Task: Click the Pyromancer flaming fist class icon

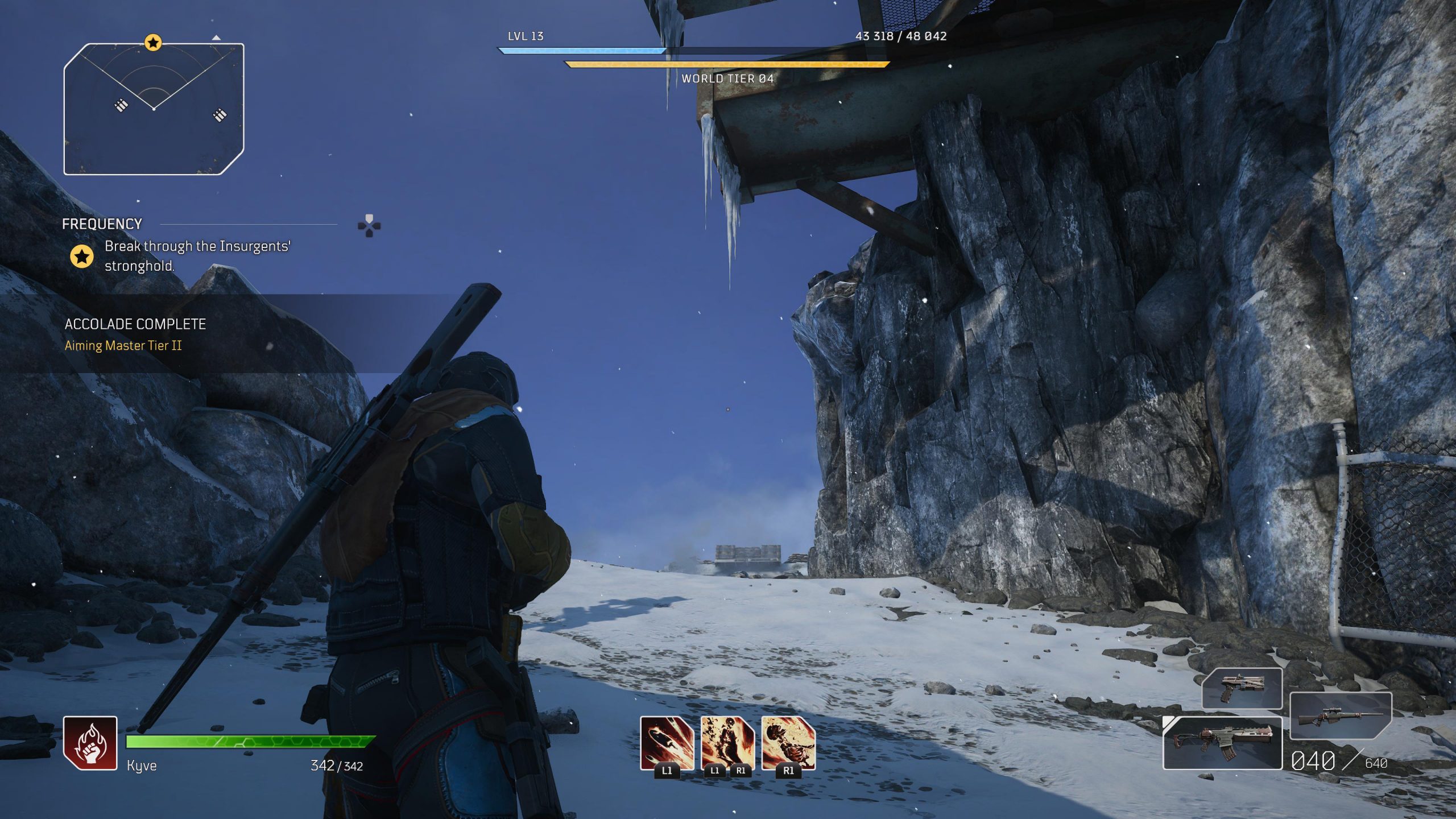Action: 90,743
